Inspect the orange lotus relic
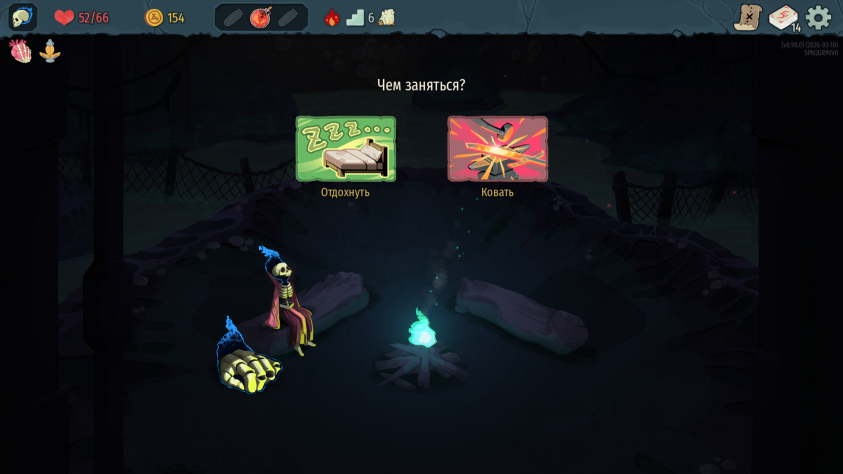This screenshot has height=474, width=843. click(50, 51)
